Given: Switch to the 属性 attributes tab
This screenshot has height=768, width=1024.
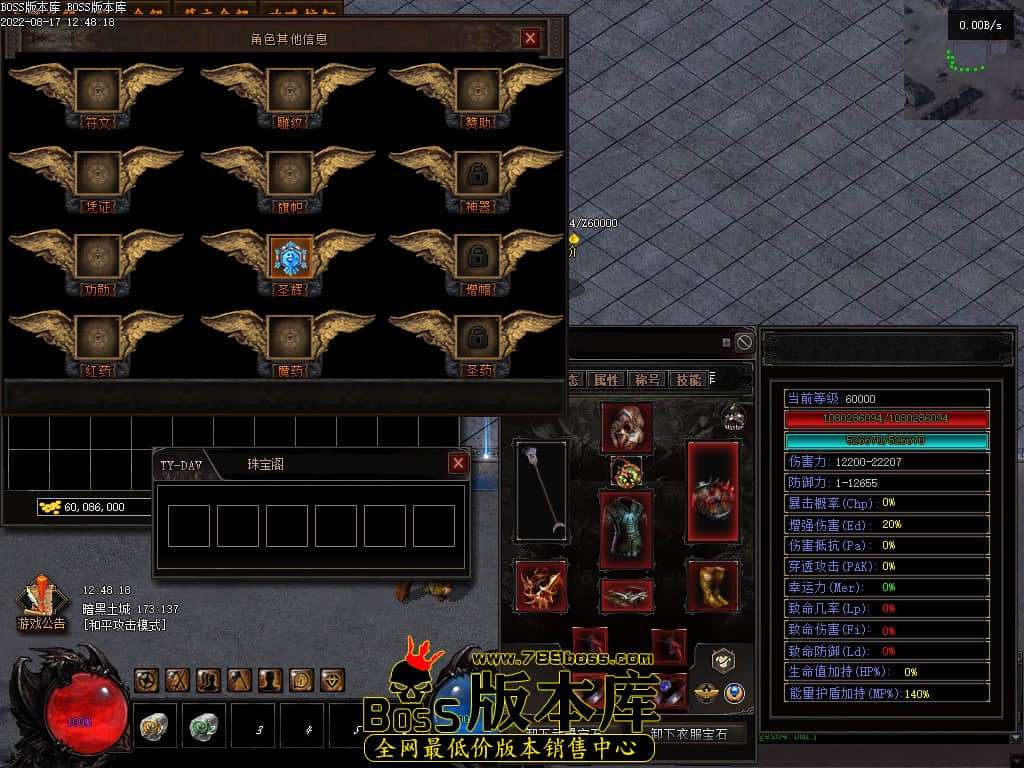Looking at the screenshot, I should [606, 380].
